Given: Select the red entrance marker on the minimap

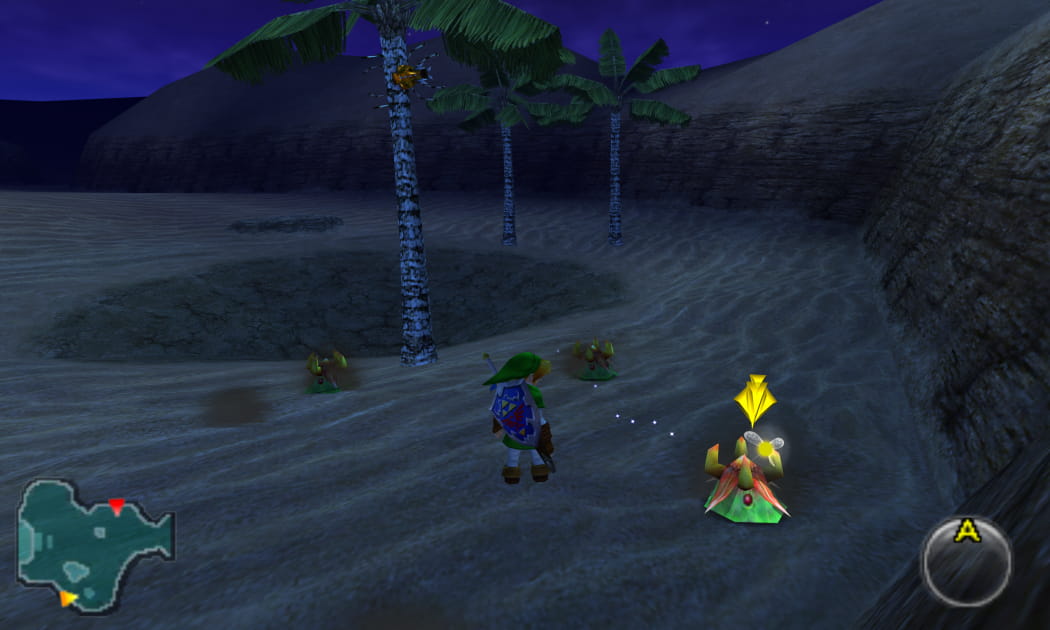Looking at the screenshot, I should click(117, 506).
